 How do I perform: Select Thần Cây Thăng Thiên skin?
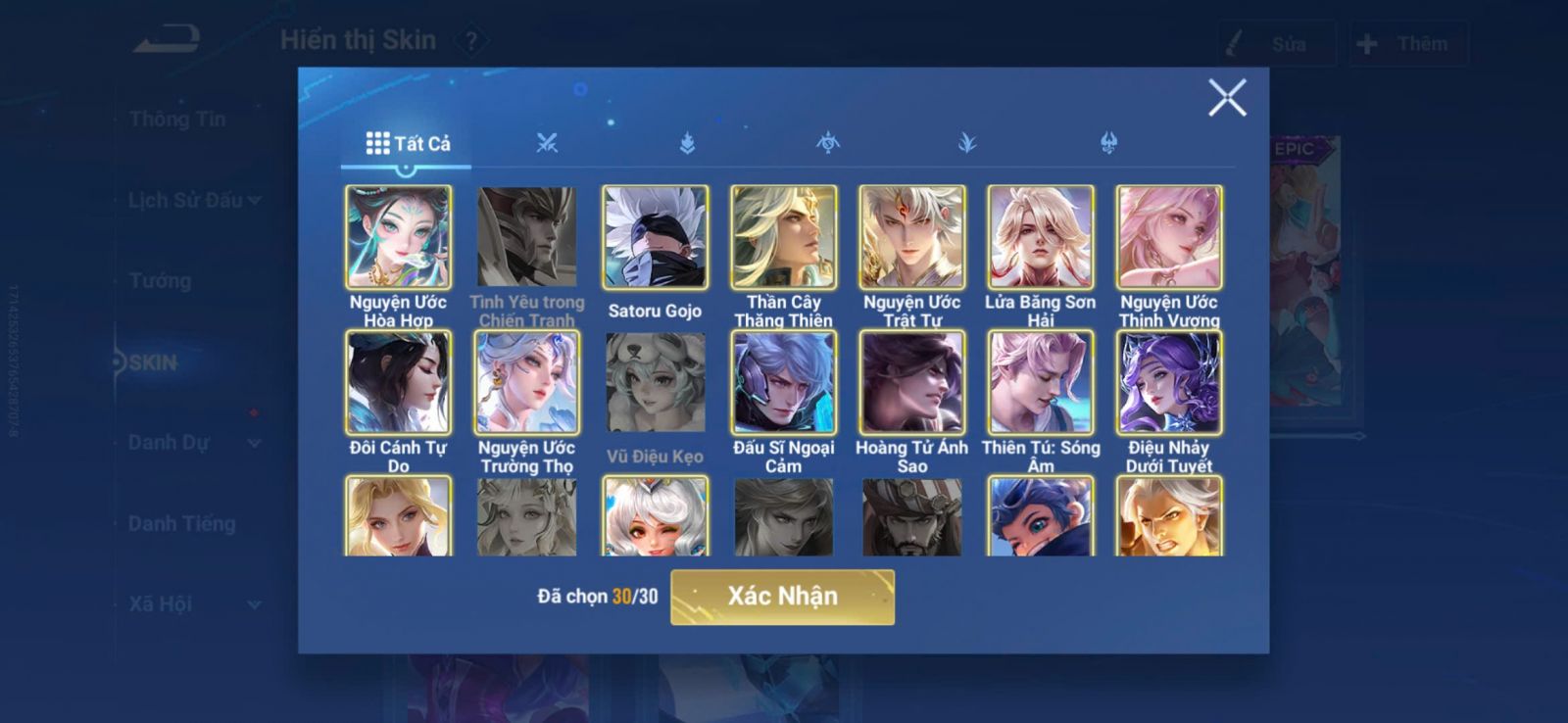click(x=783, y=238)
